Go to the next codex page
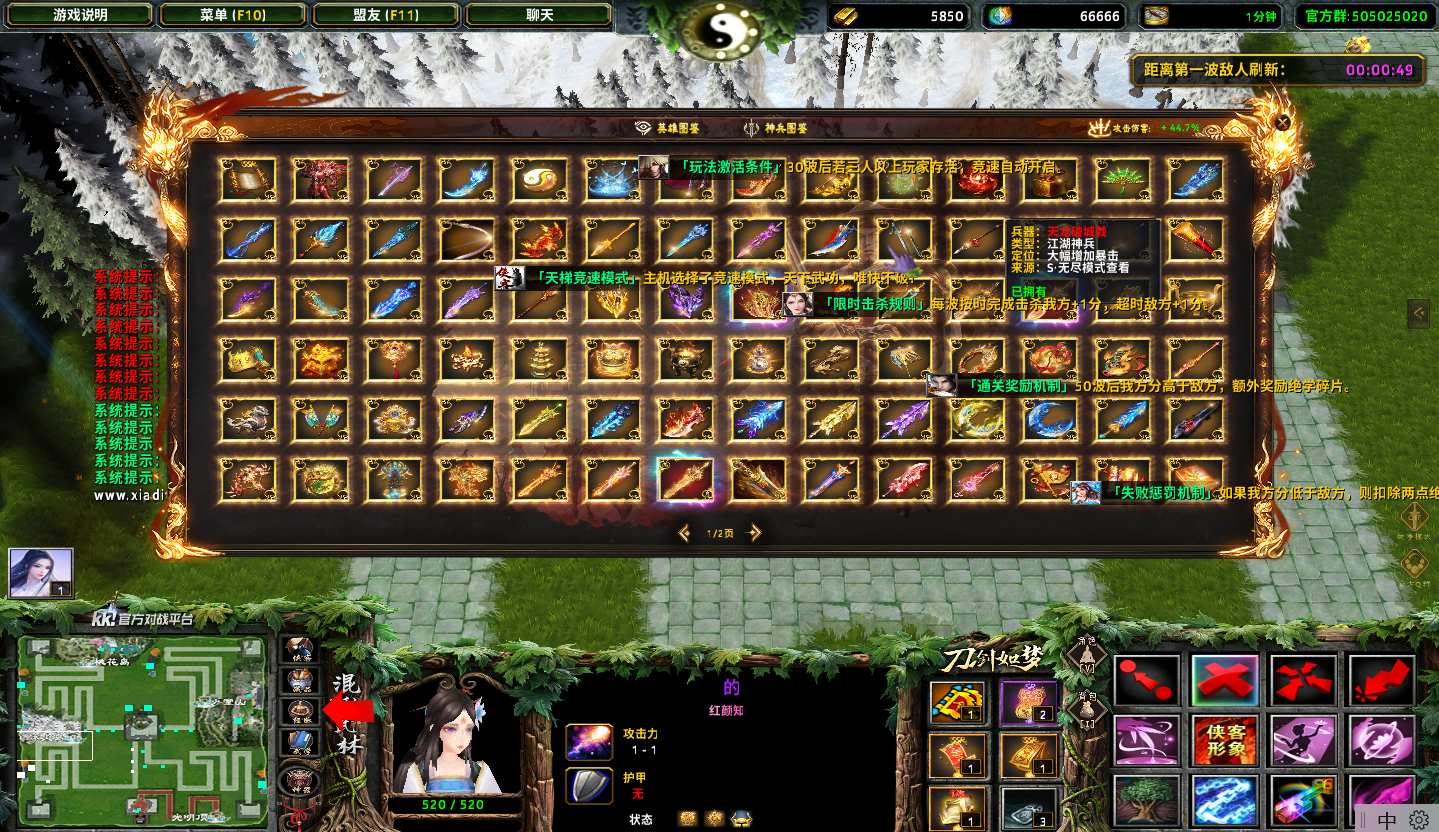This screenshot has height=832, width=1439. click(x=756, y=533)
